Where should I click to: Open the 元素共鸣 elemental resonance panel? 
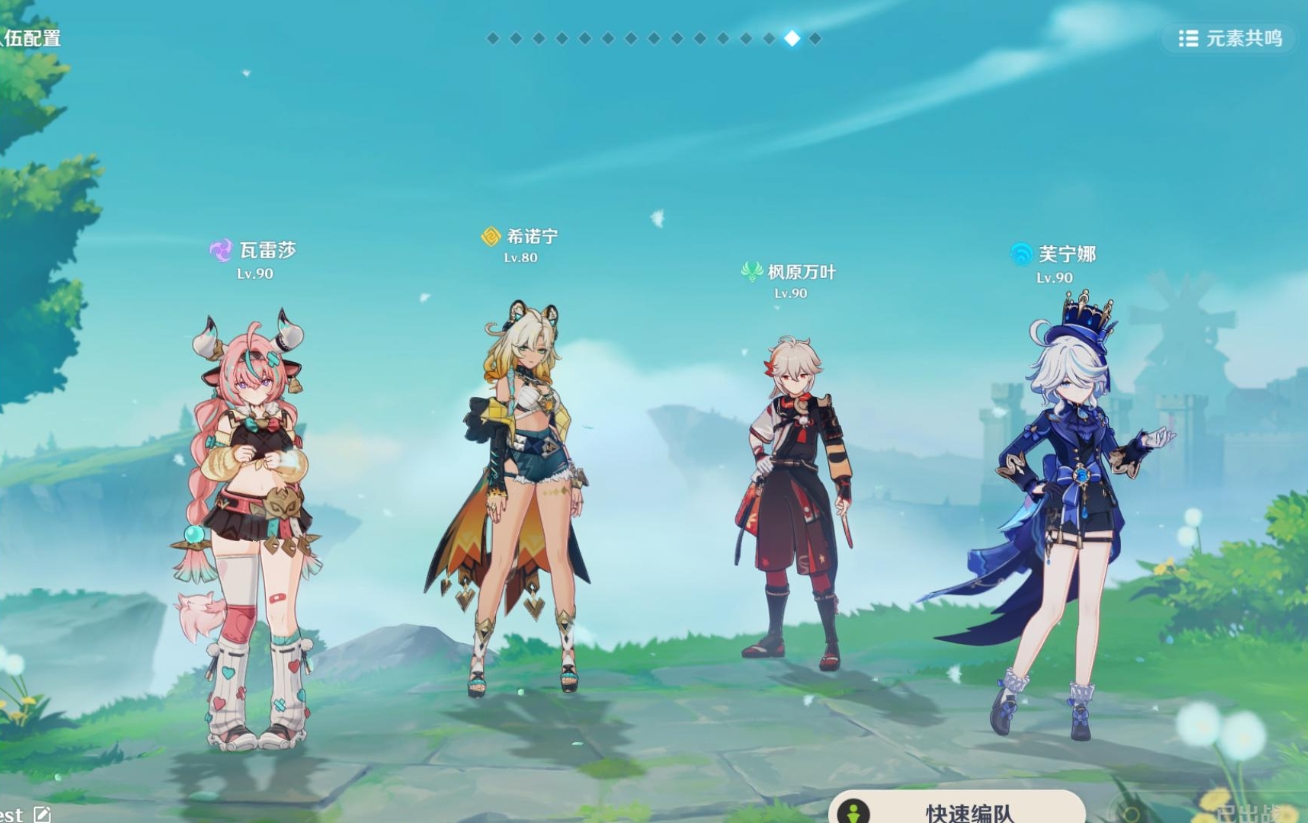1229,38
